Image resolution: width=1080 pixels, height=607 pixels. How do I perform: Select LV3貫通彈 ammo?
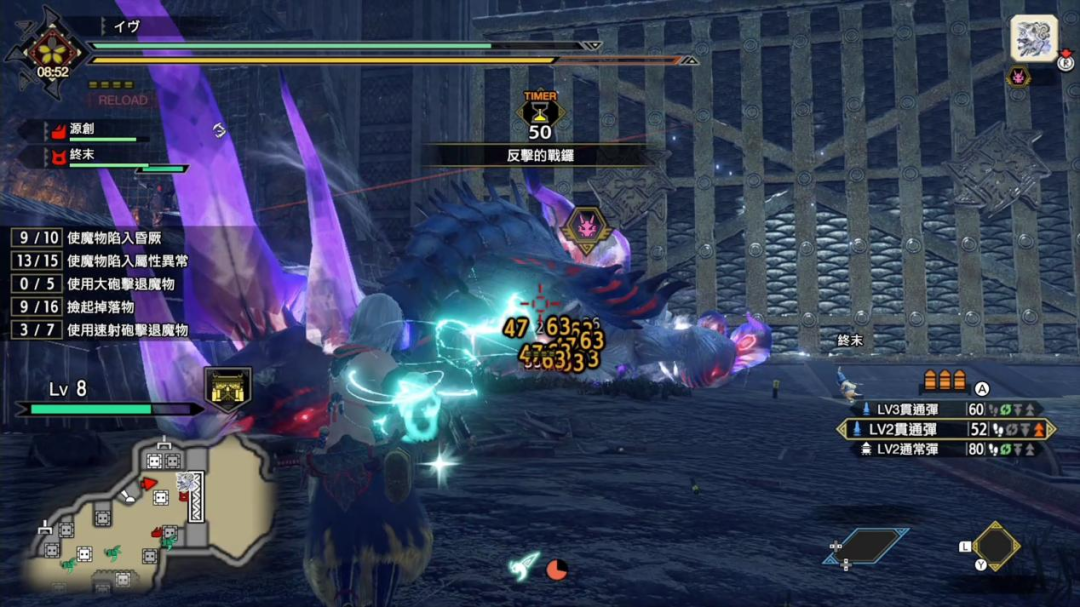[x=945, y=409]
